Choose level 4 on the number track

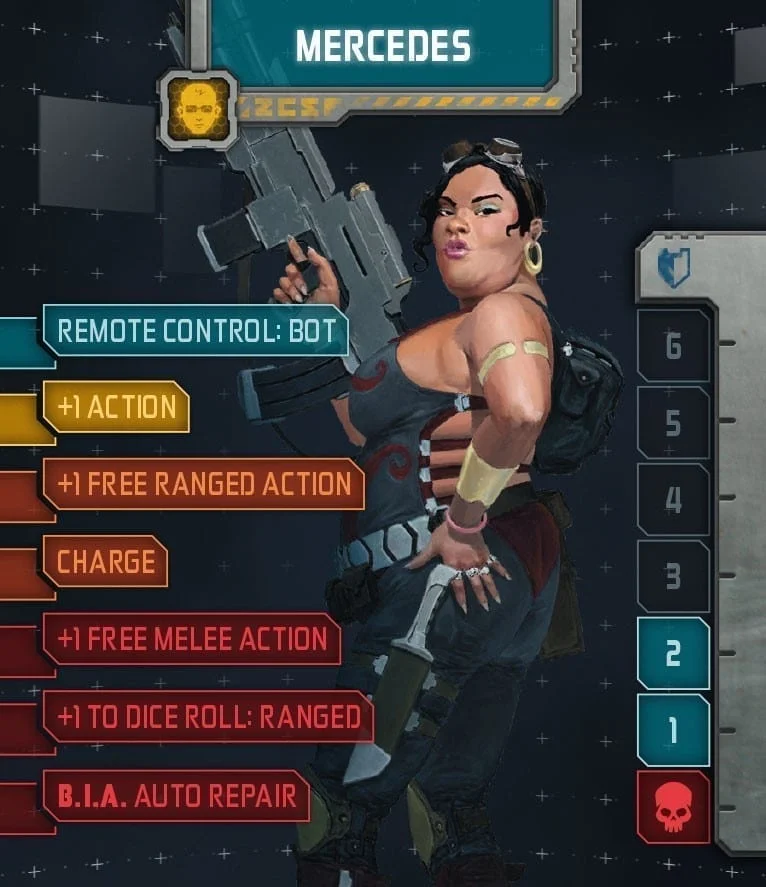673,500
